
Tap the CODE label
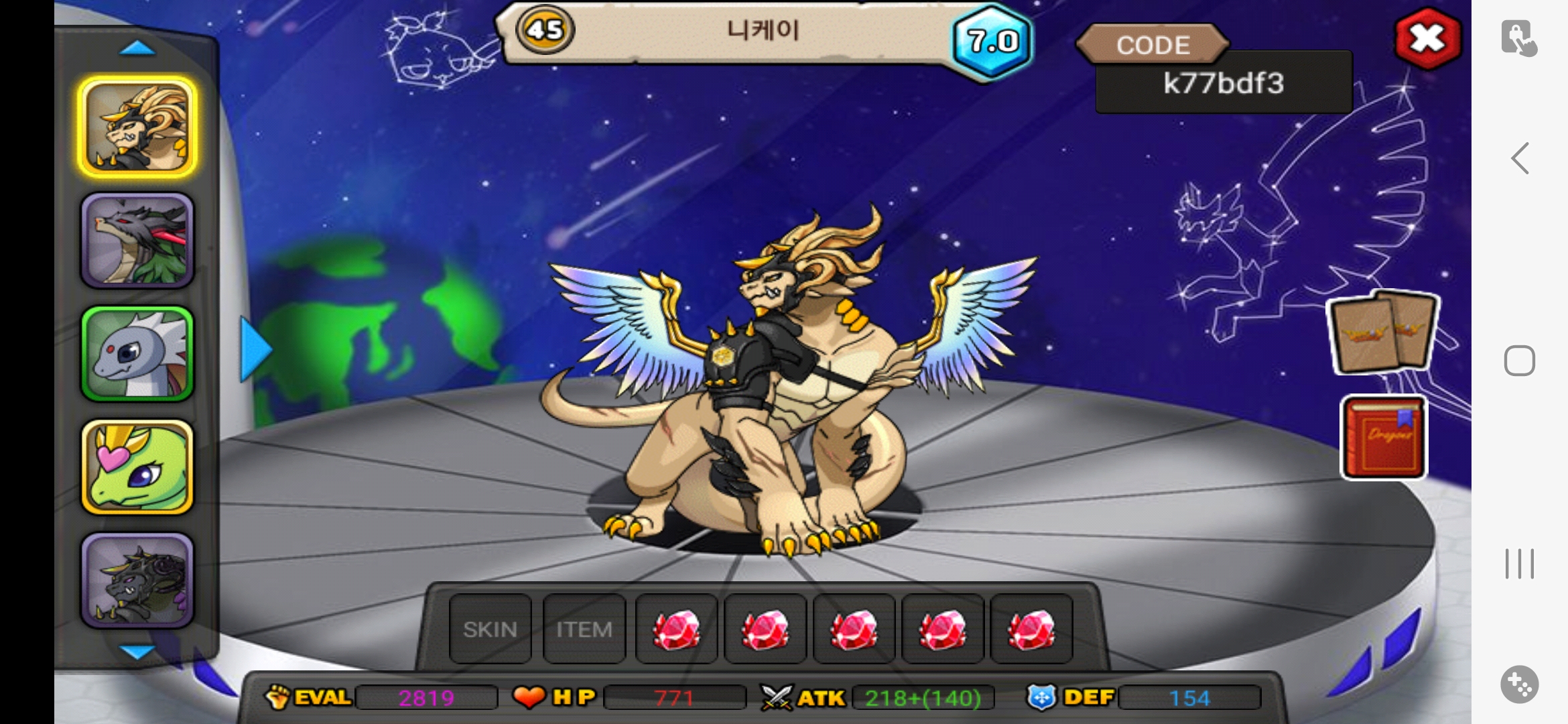pyautogui.click(x=1153, y=45)
